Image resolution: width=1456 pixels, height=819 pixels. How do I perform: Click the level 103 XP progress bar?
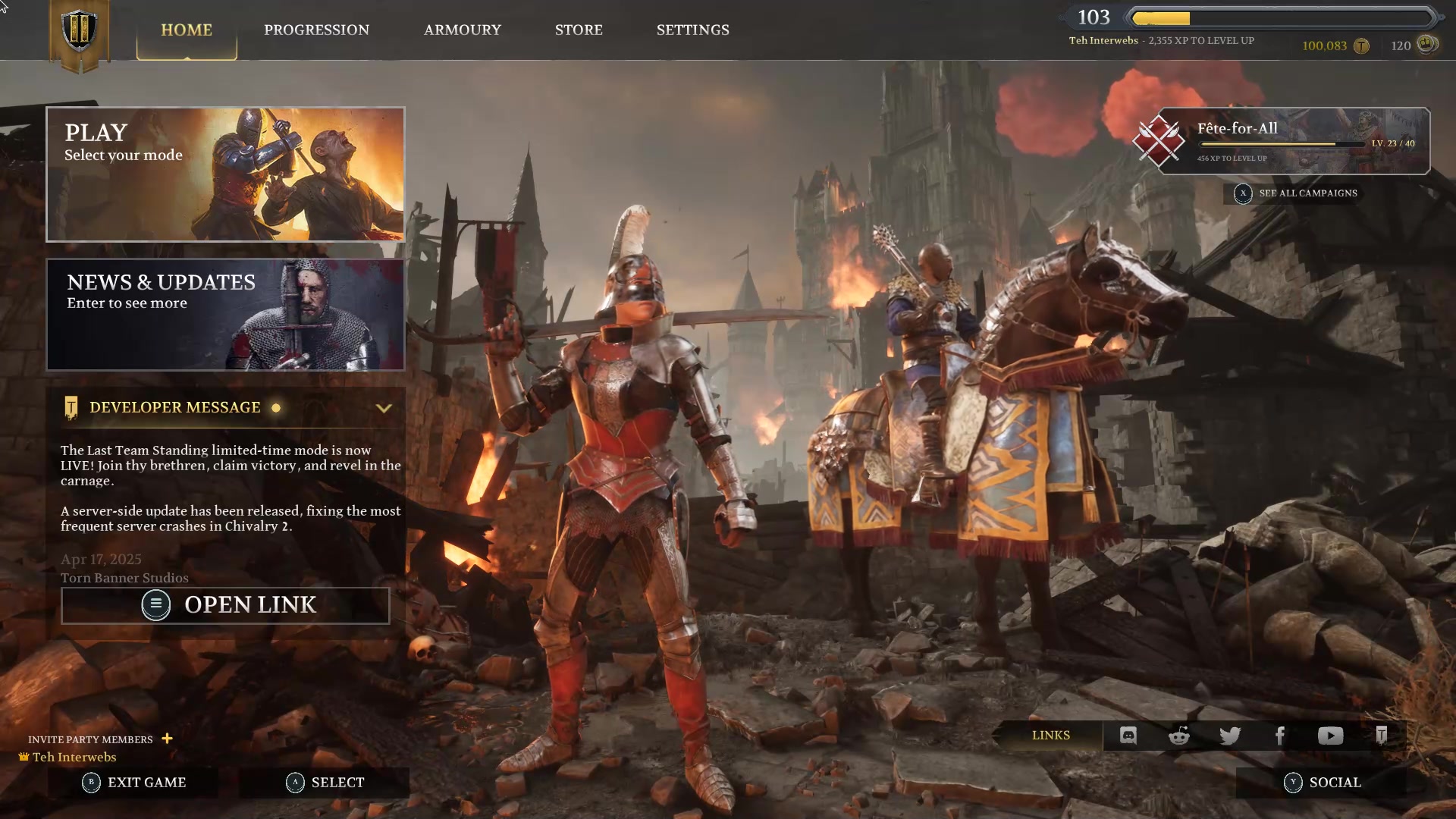pyautogui.click(x=1282, y=15)
